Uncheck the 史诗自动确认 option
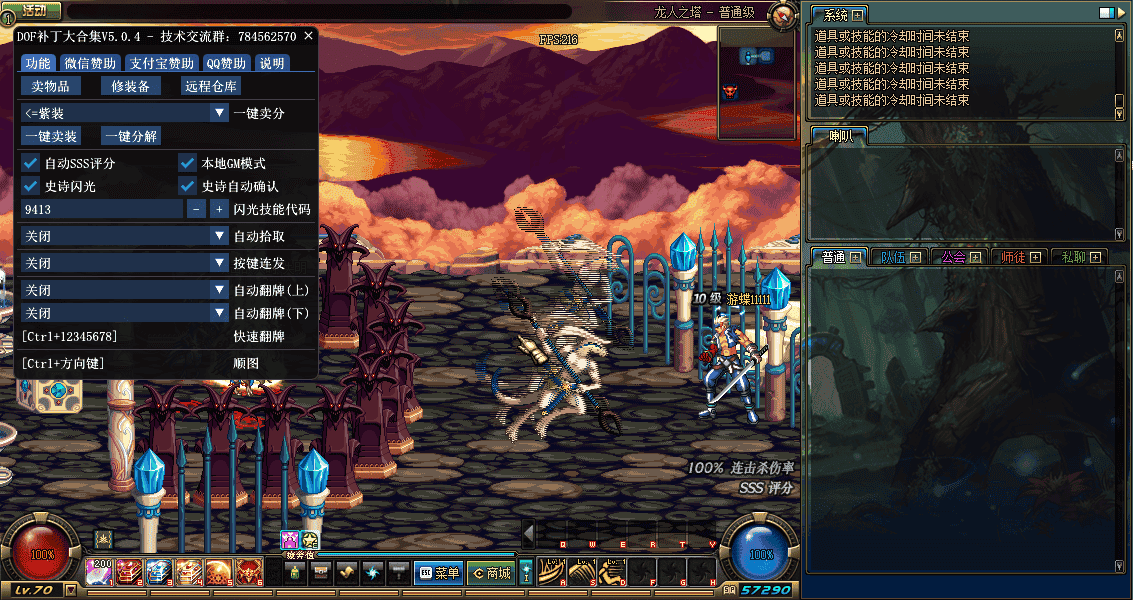Image resolution: width=1133 pixels, height=600 pixels. point(188,186)
